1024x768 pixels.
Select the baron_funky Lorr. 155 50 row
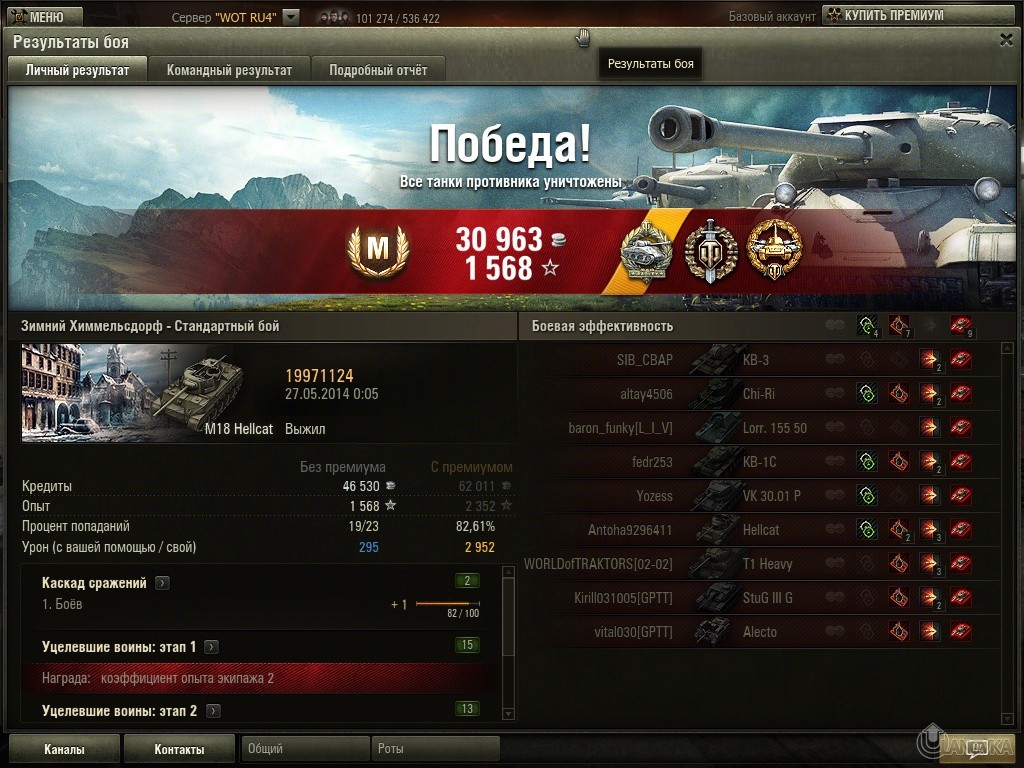pos(758,428)
